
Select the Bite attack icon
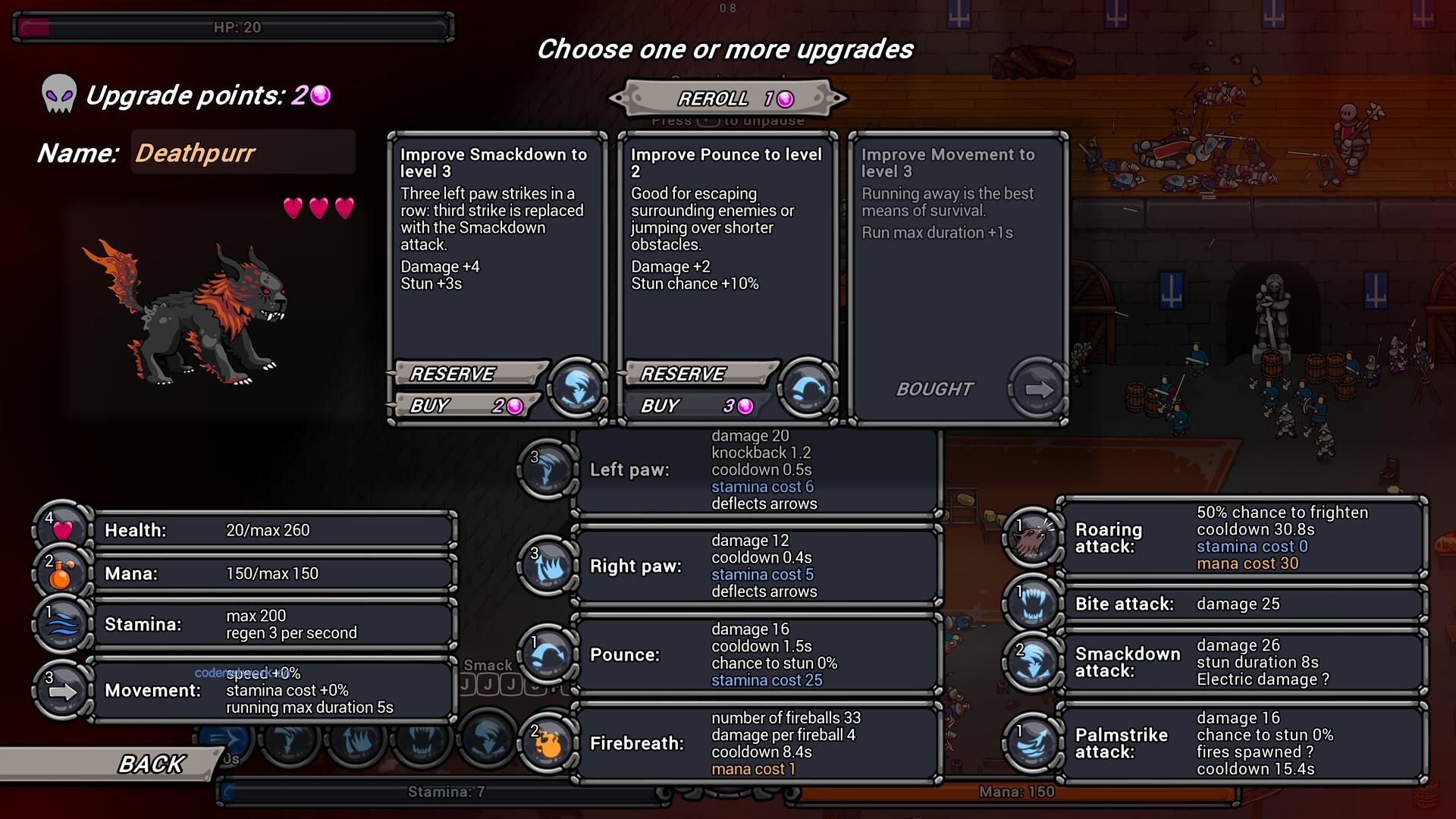(1031, 604)
